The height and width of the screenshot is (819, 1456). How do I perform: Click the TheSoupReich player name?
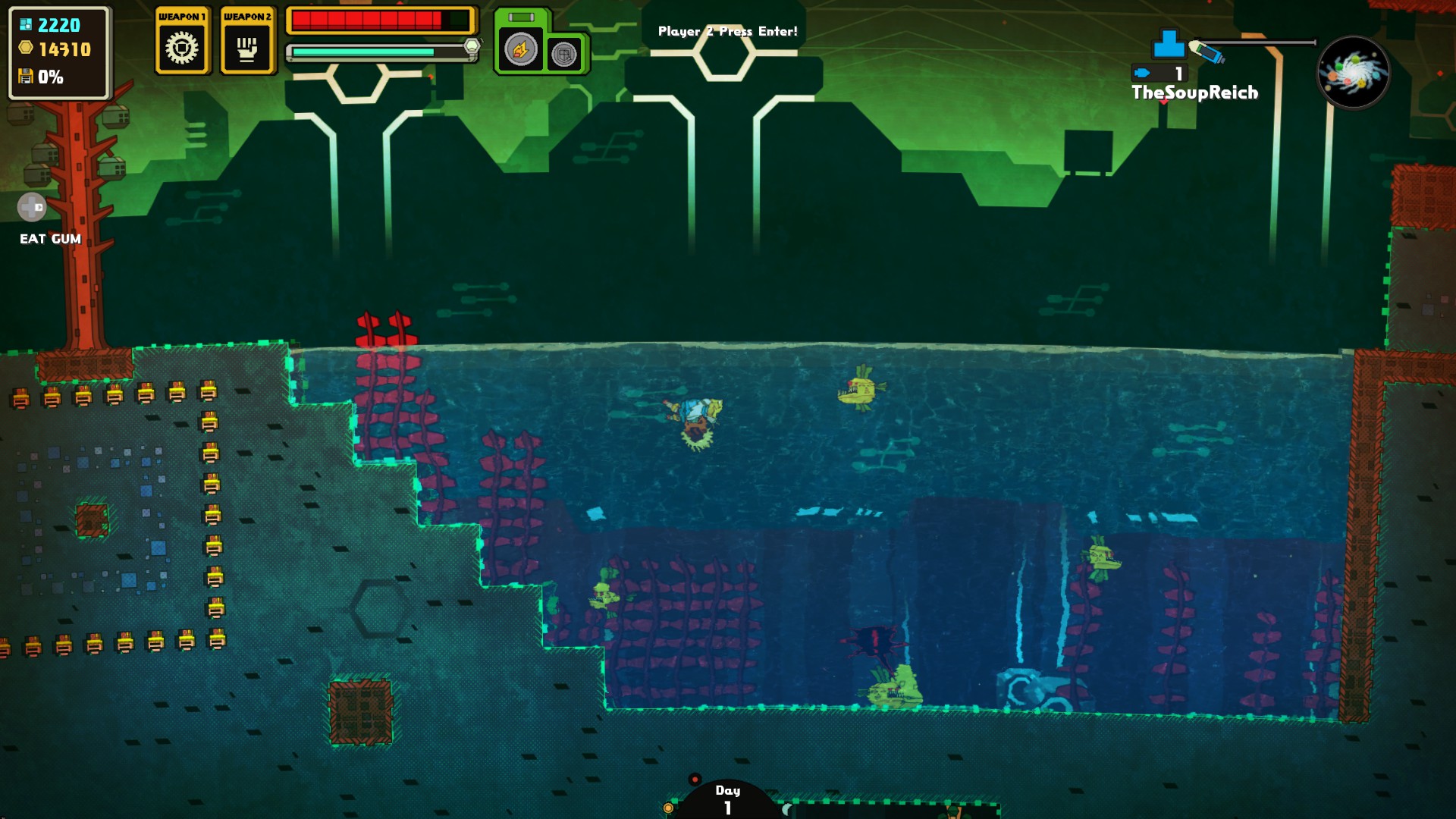tap(1194, 93)
